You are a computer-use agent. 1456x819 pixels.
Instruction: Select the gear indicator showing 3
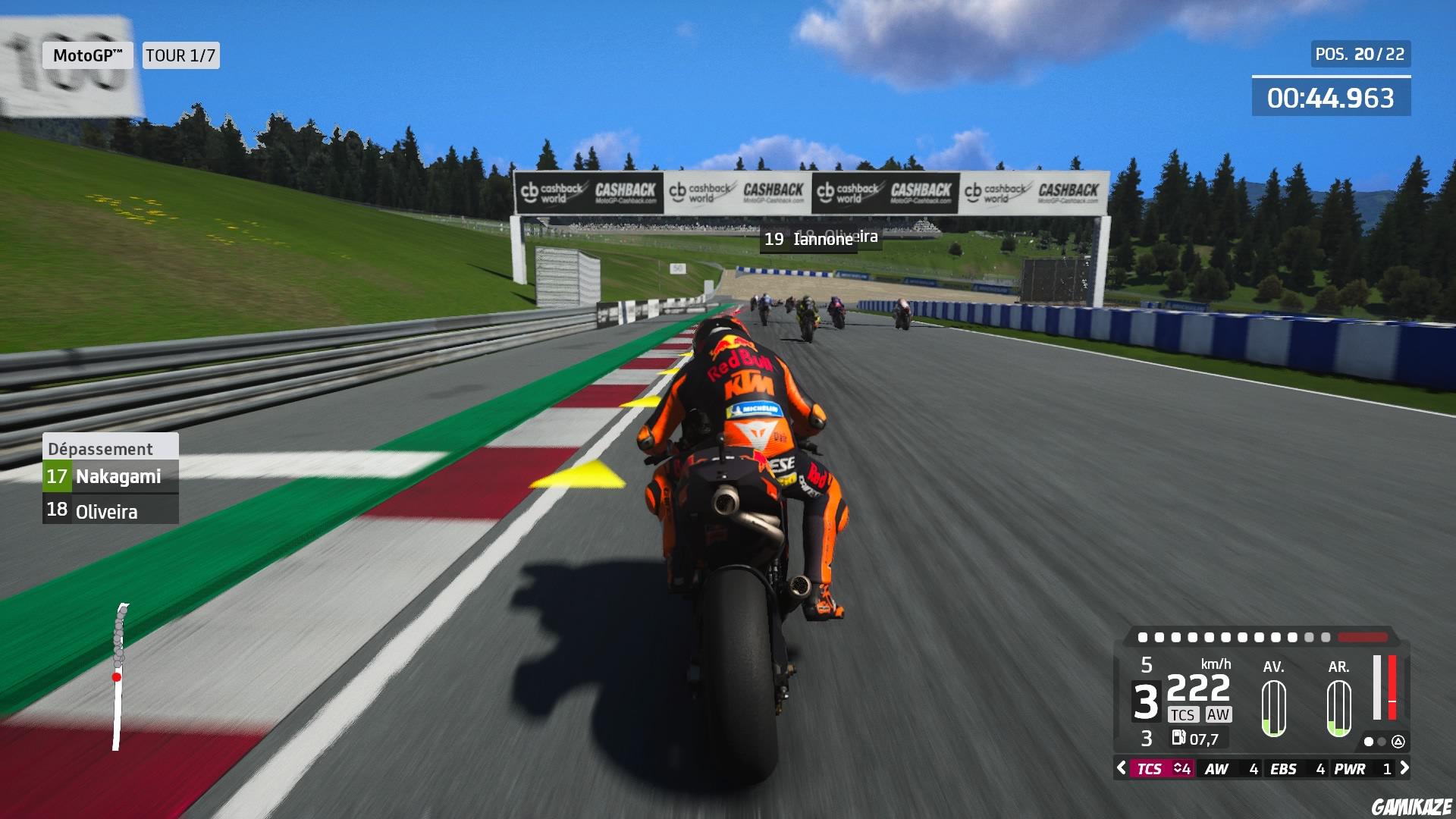1146,701
